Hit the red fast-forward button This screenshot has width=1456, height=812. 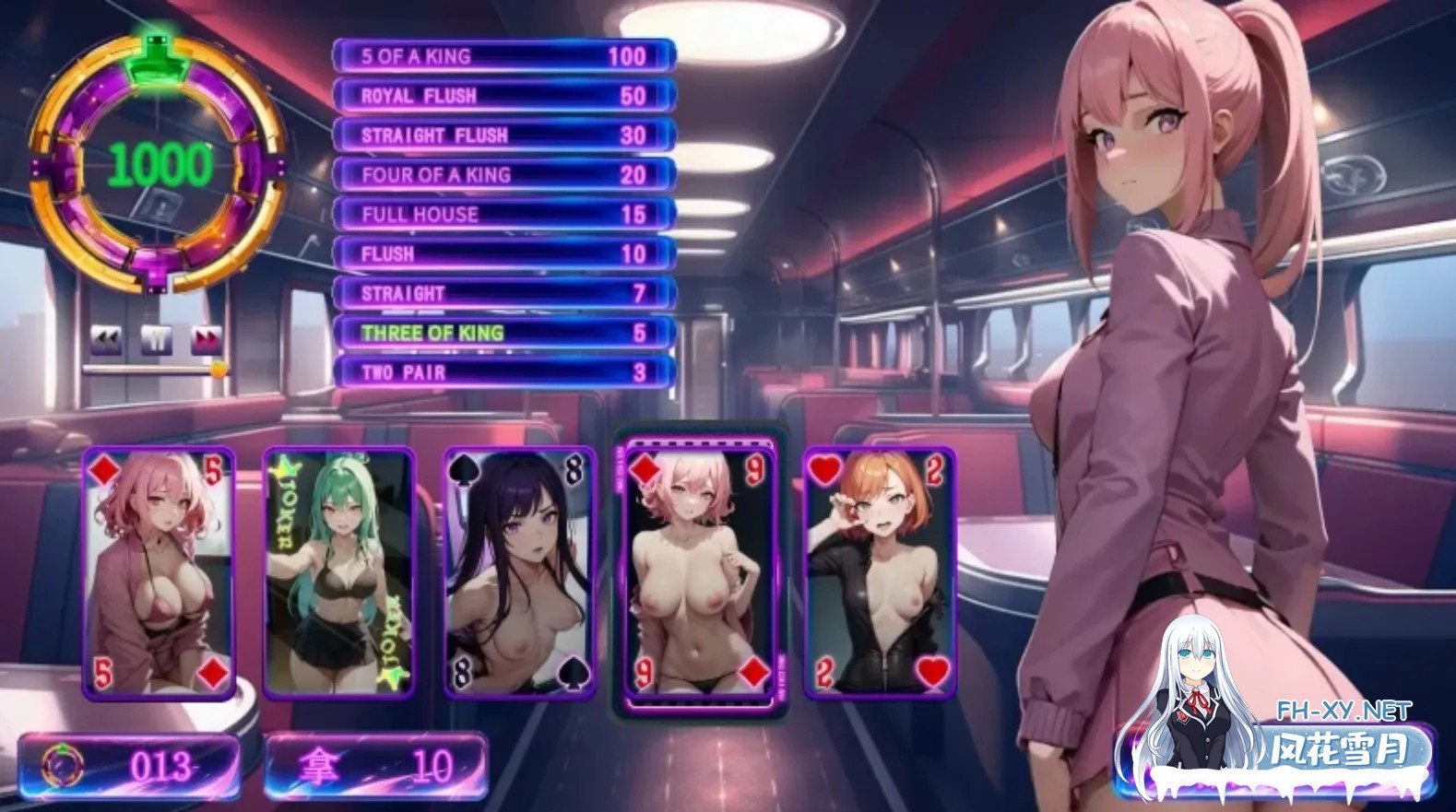coord(207,339)
